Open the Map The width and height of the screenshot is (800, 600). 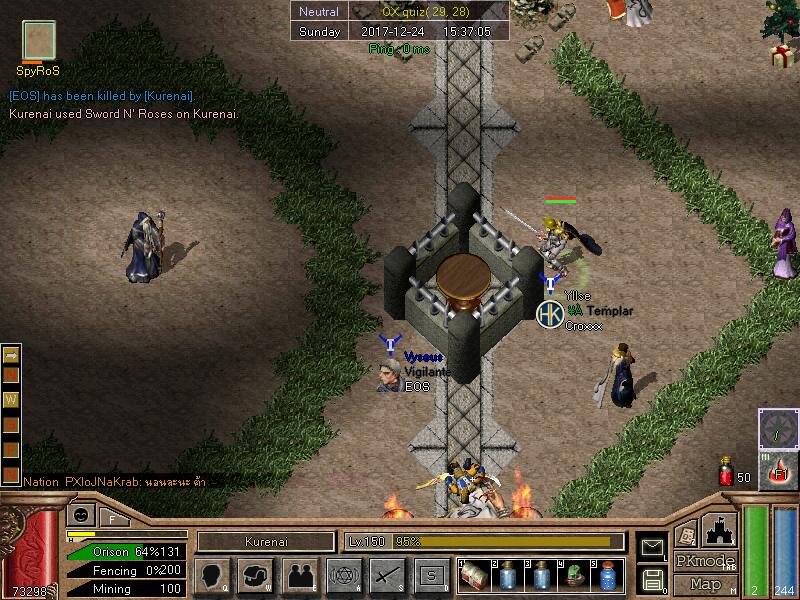(705, 584)
